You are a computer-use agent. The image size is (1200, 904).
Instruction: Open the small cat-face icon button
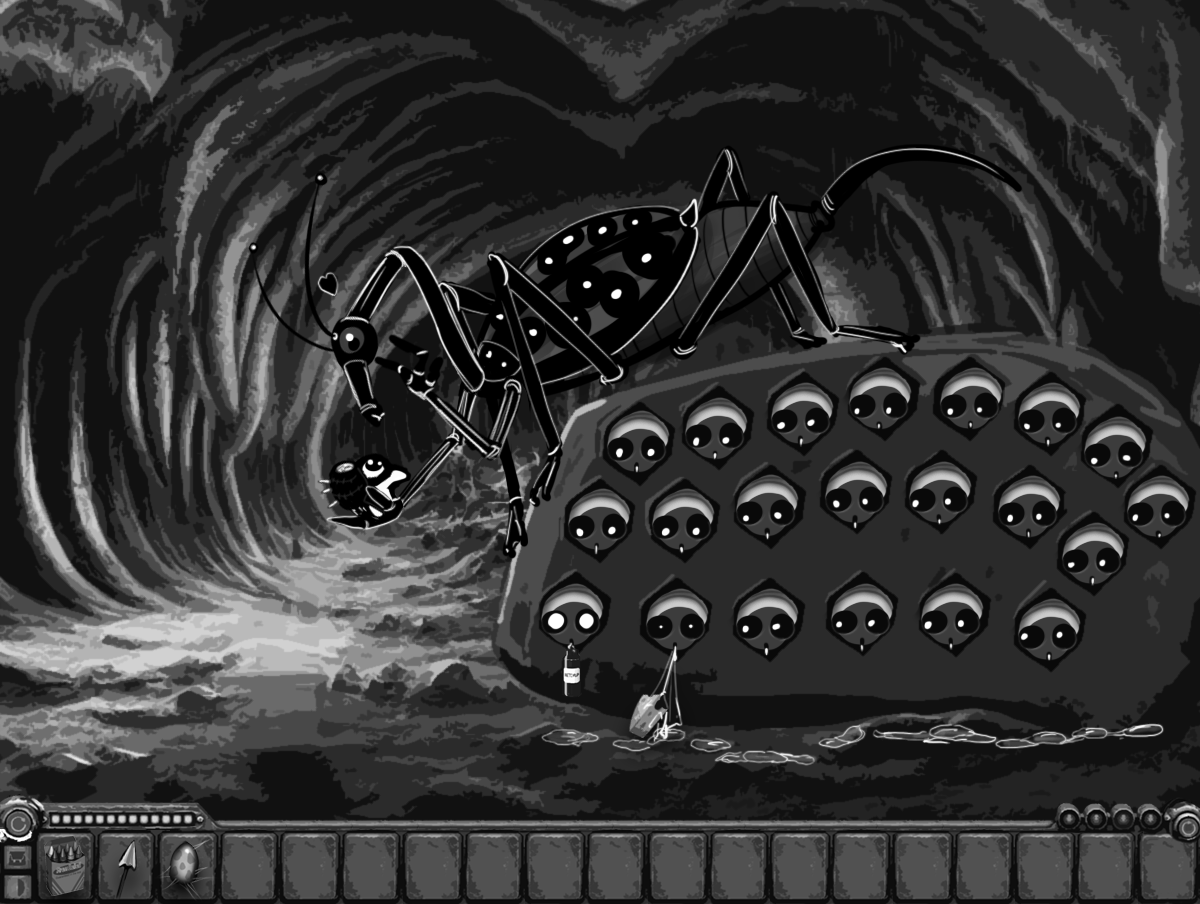pos(15,857)
